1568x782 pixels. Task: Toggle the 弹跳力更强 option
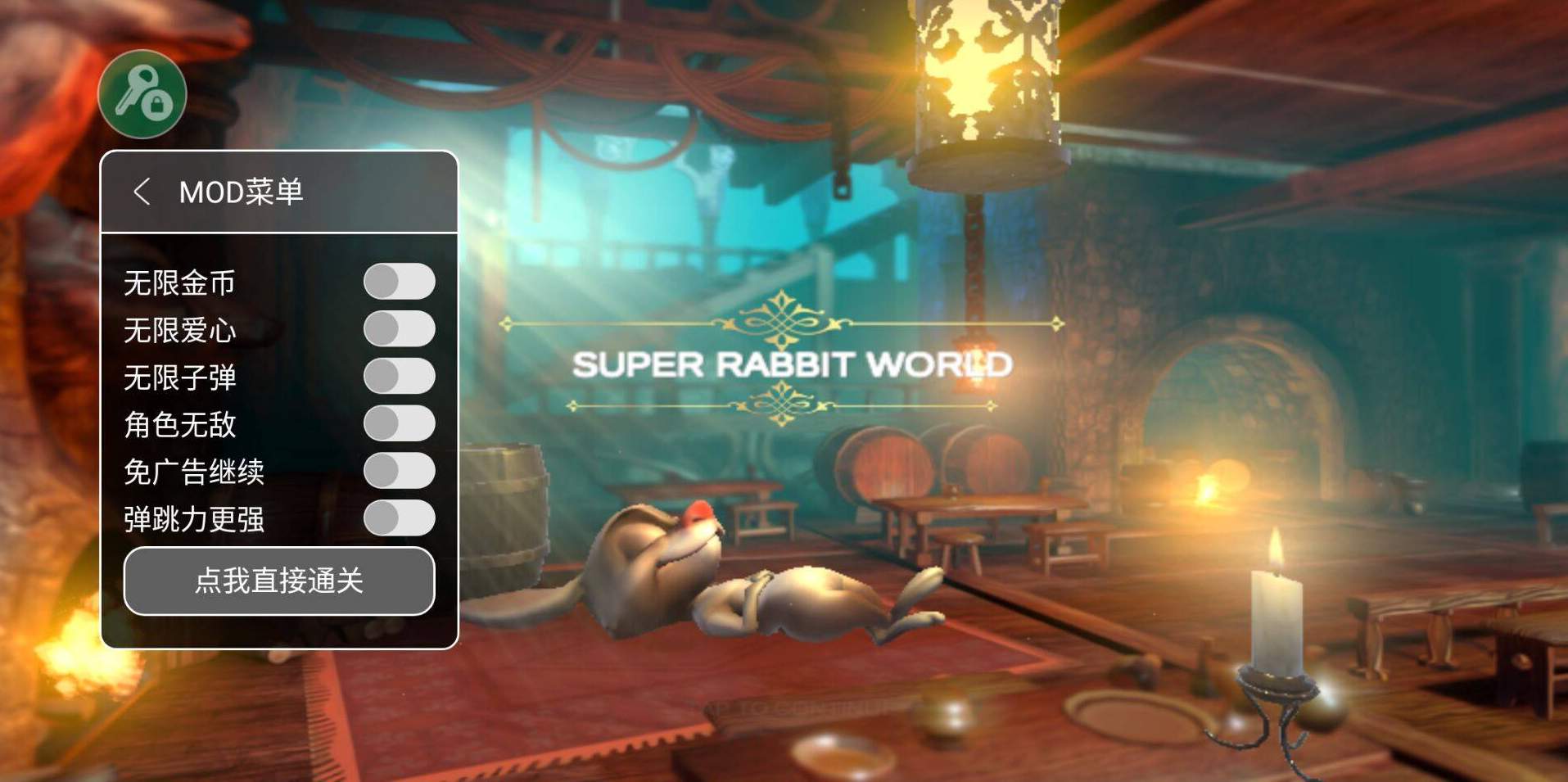(x=399, y=518)
